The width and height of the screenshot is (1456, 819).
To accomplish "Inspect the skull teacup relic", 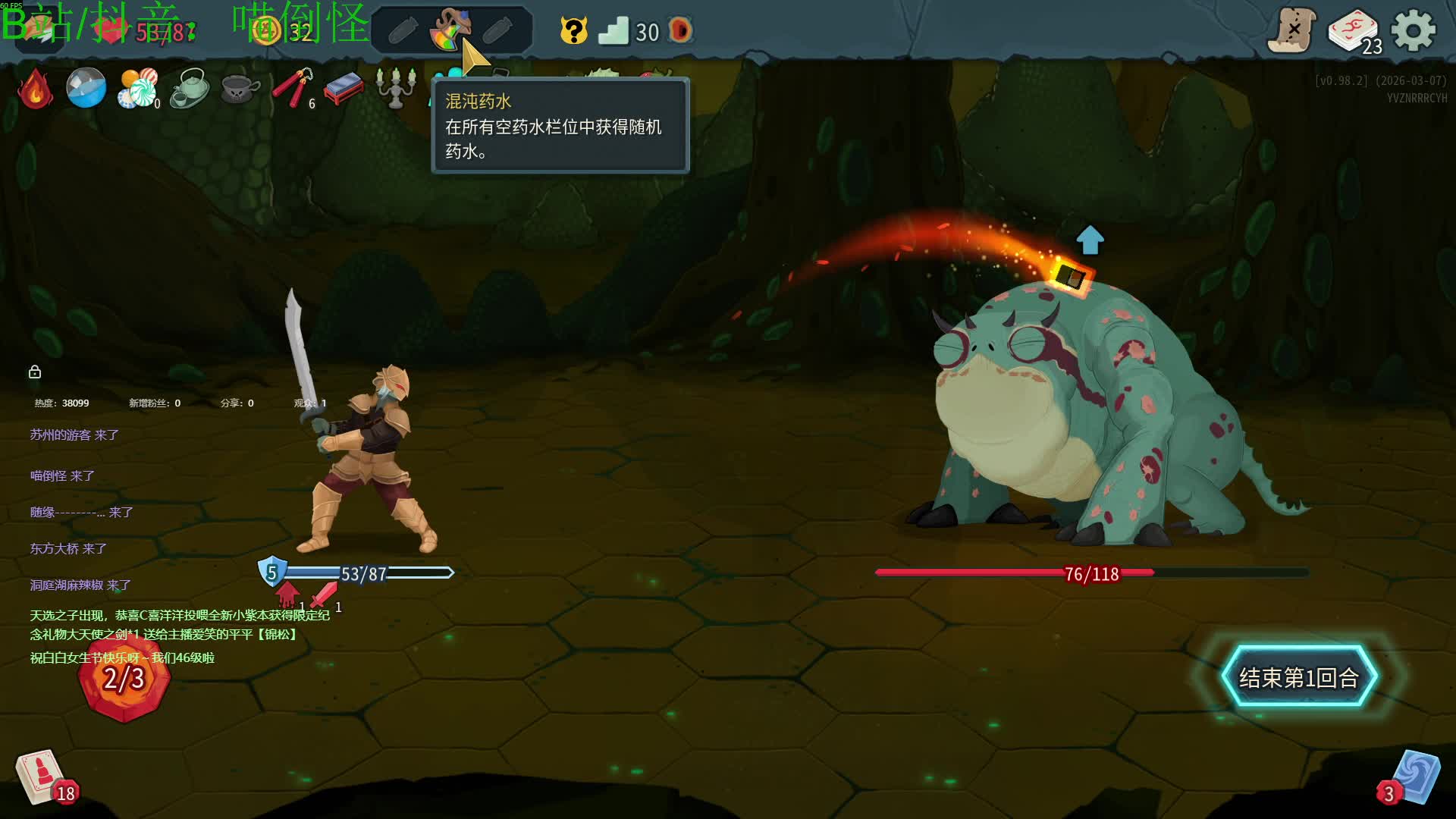I will coord(240,89).
